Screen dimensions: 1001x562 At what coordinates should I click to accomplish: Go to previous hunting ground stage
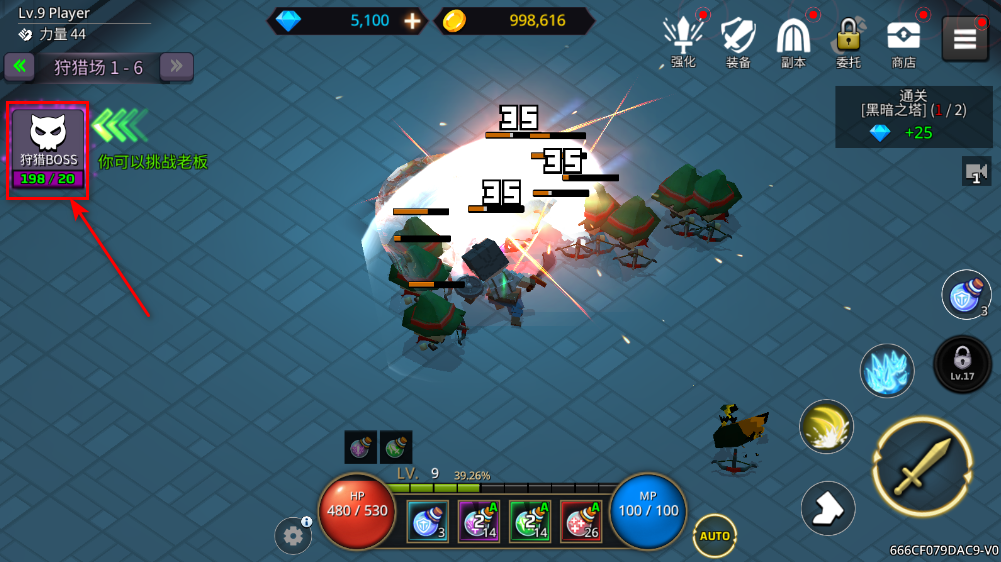point(19,67)
